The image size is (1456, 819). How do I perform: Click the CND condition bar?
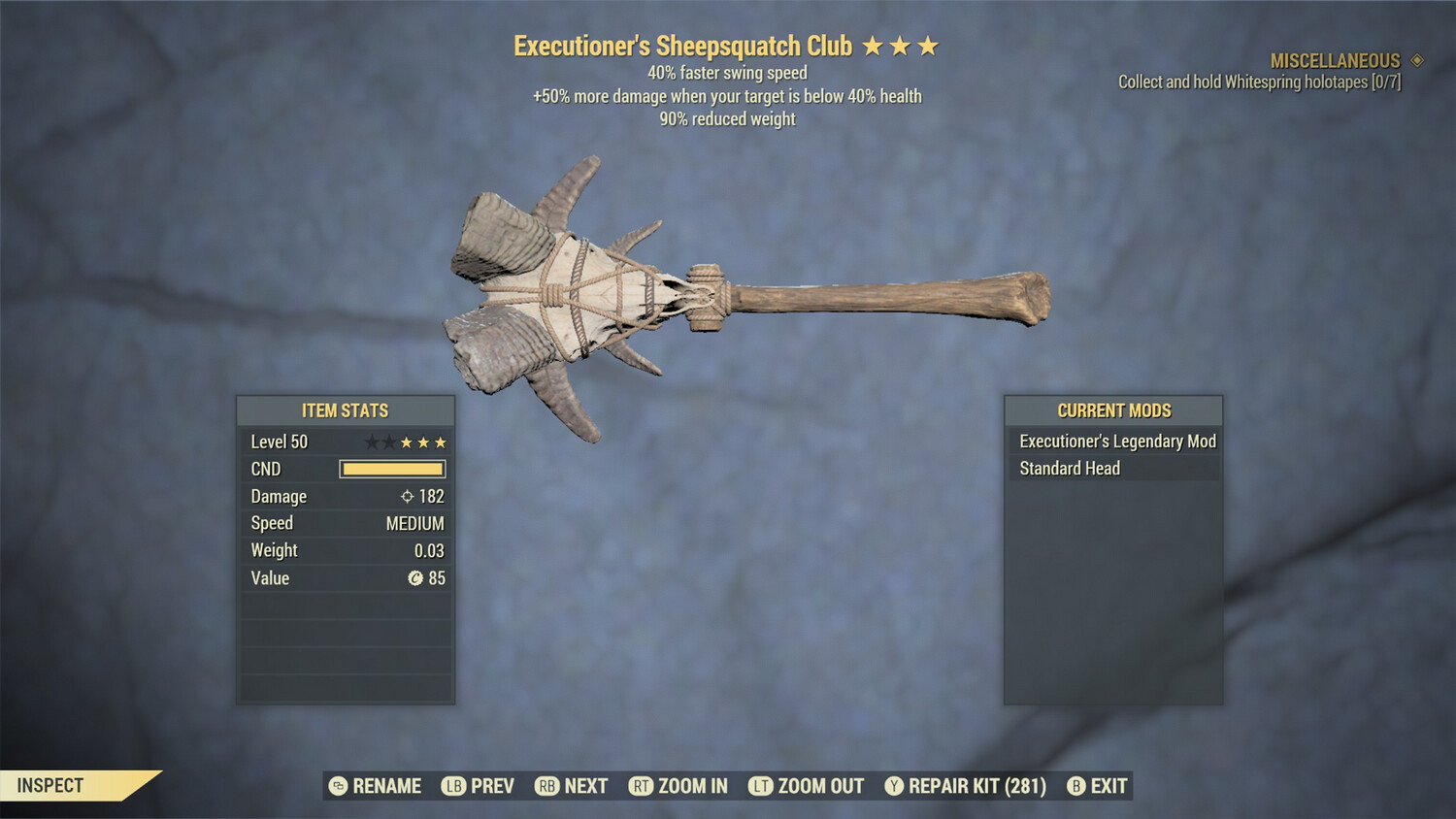392,469
